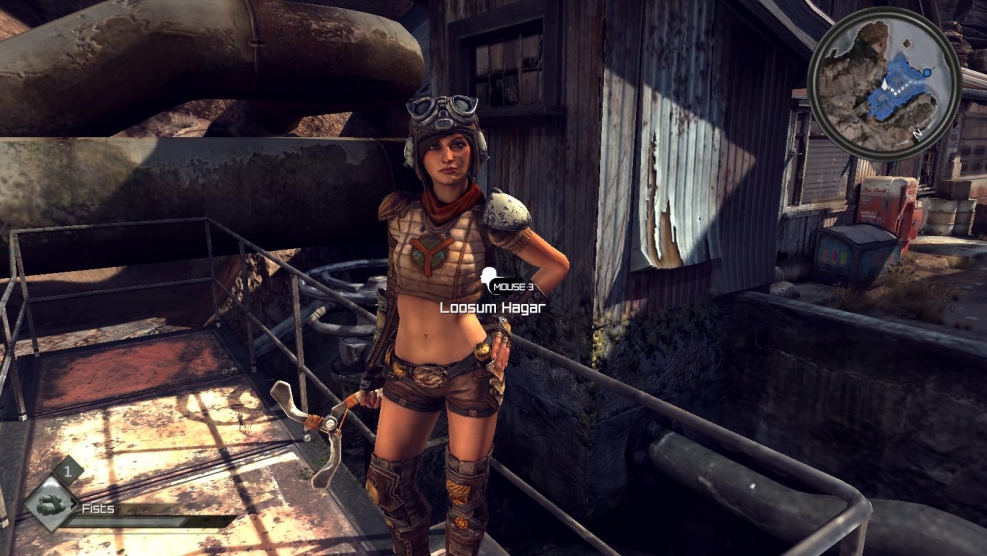Image resolution: width=987 pixels, height=556 pixels.
Task: Open the circular minimap
Action: (884, 83)
